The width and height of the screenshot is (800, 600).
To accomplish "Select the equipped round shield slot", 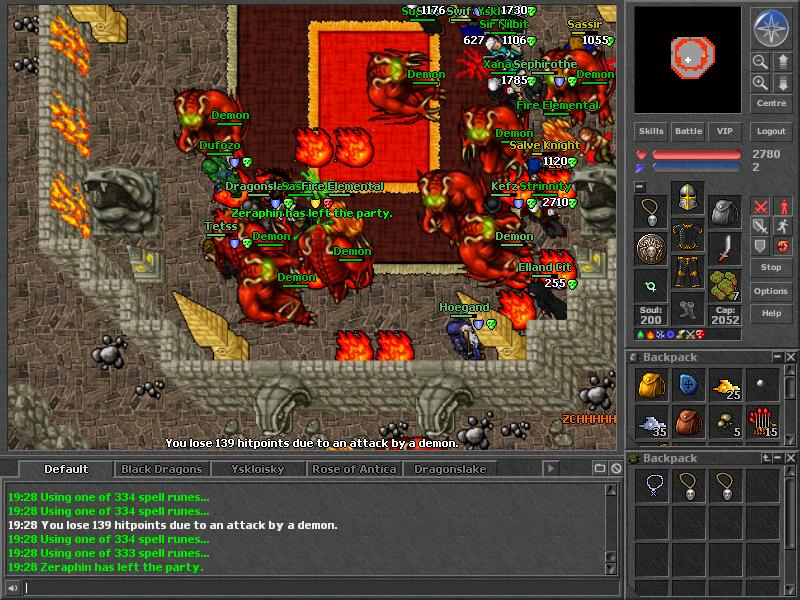I will coord(650,247).
